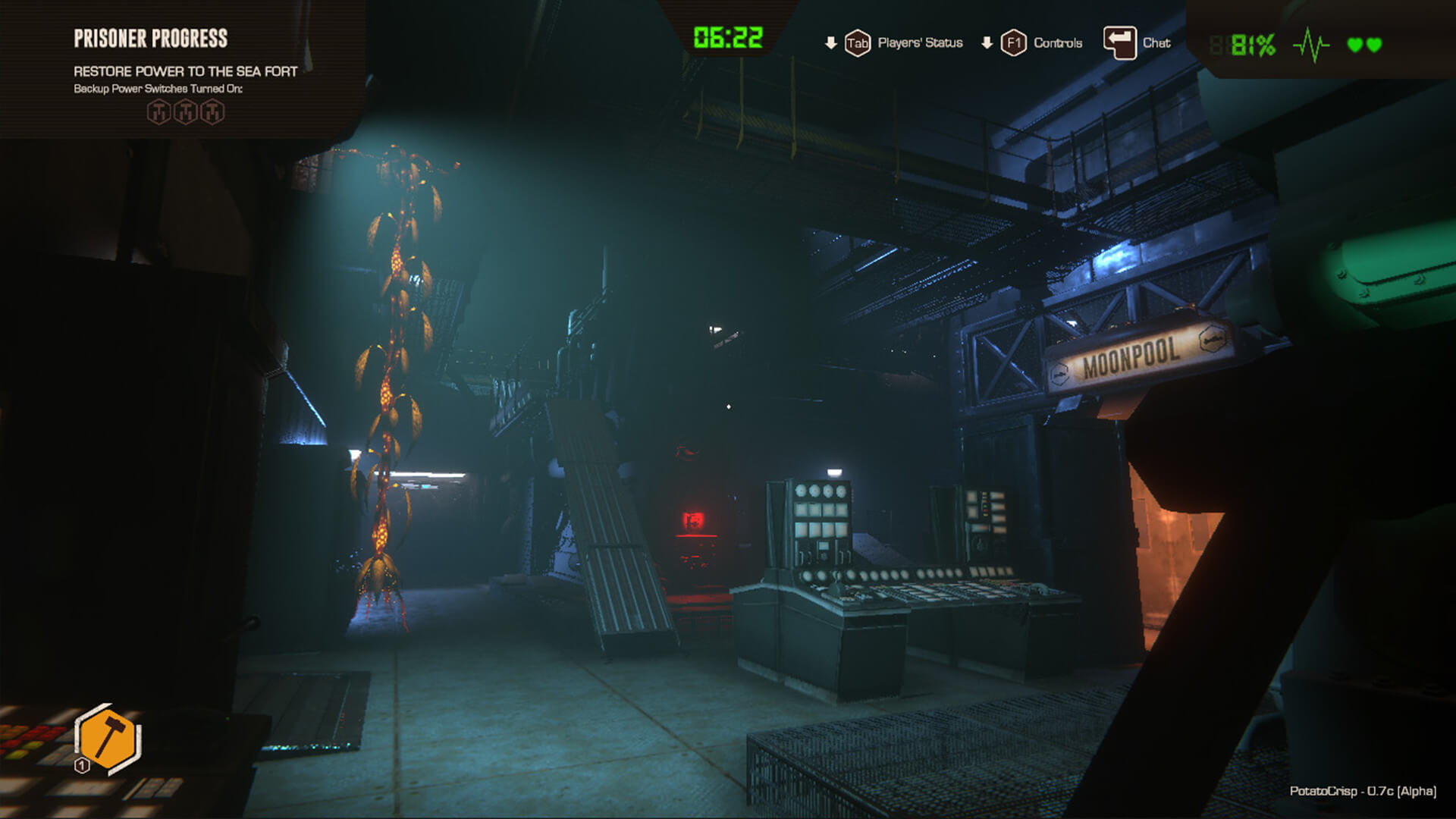Expand Controls with the down arrow
The image size is (1456, 819).
point(986,43)
